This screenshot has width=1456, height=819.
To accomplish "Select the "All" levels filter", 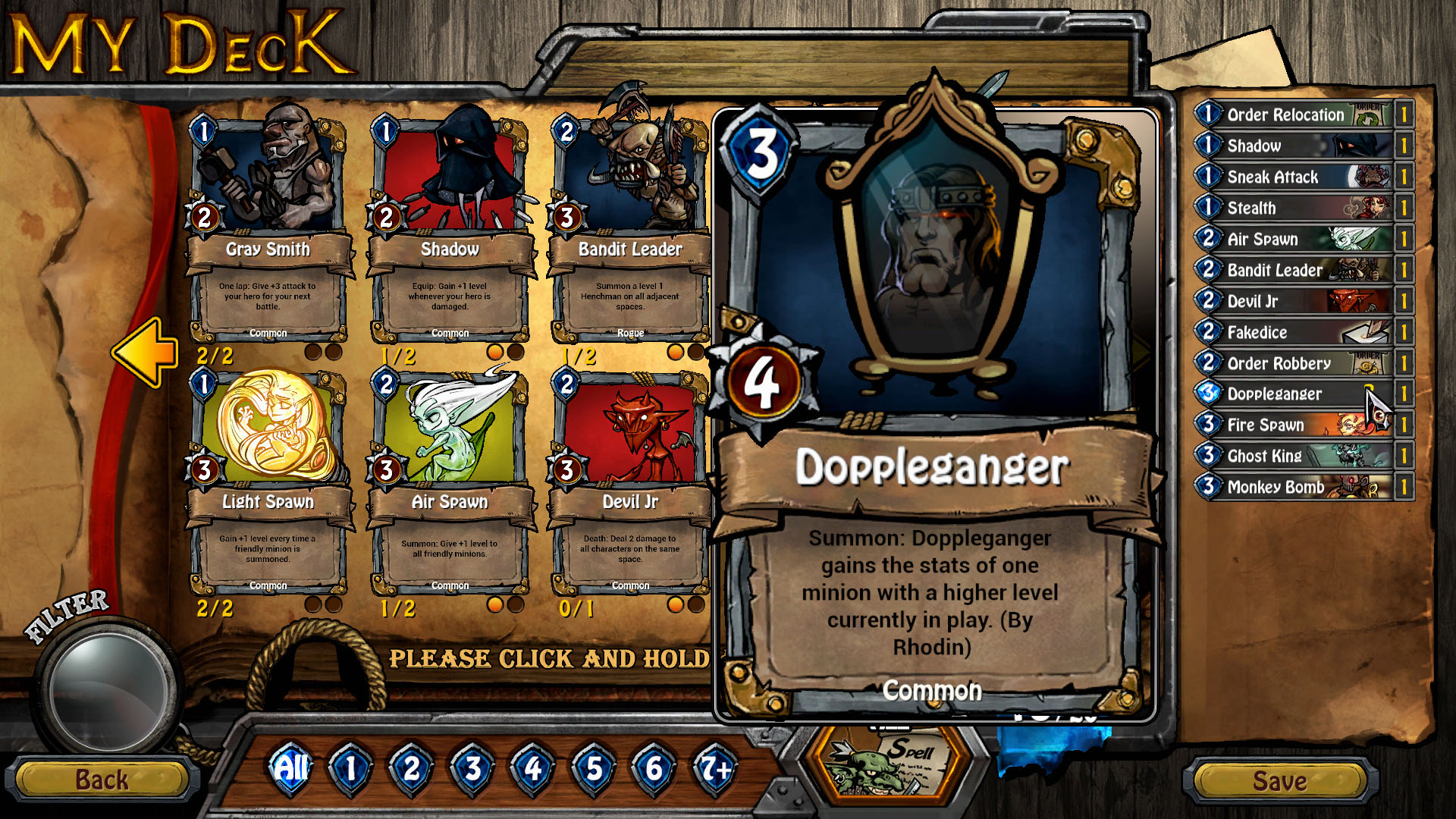I will 290,768.
